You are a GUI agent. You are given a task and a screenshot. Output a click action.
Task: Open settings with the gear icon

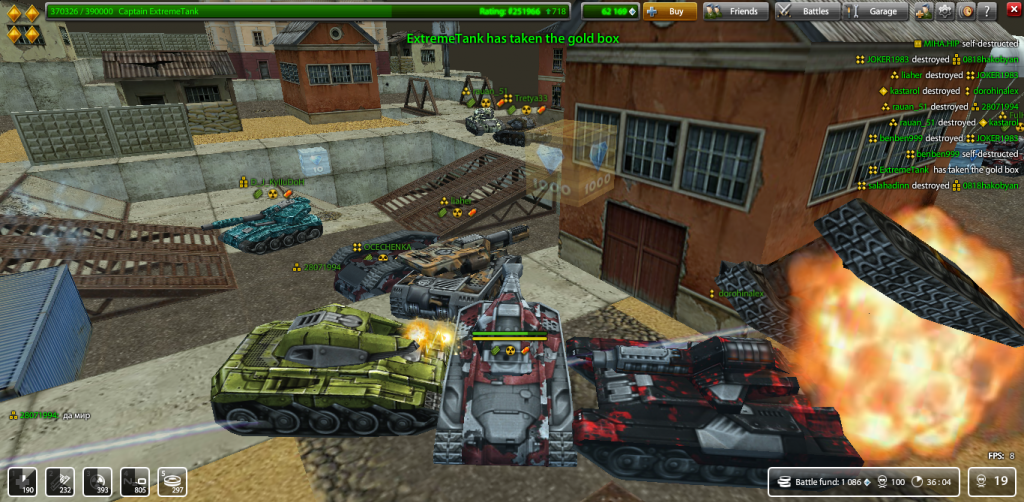click(945, 11)
